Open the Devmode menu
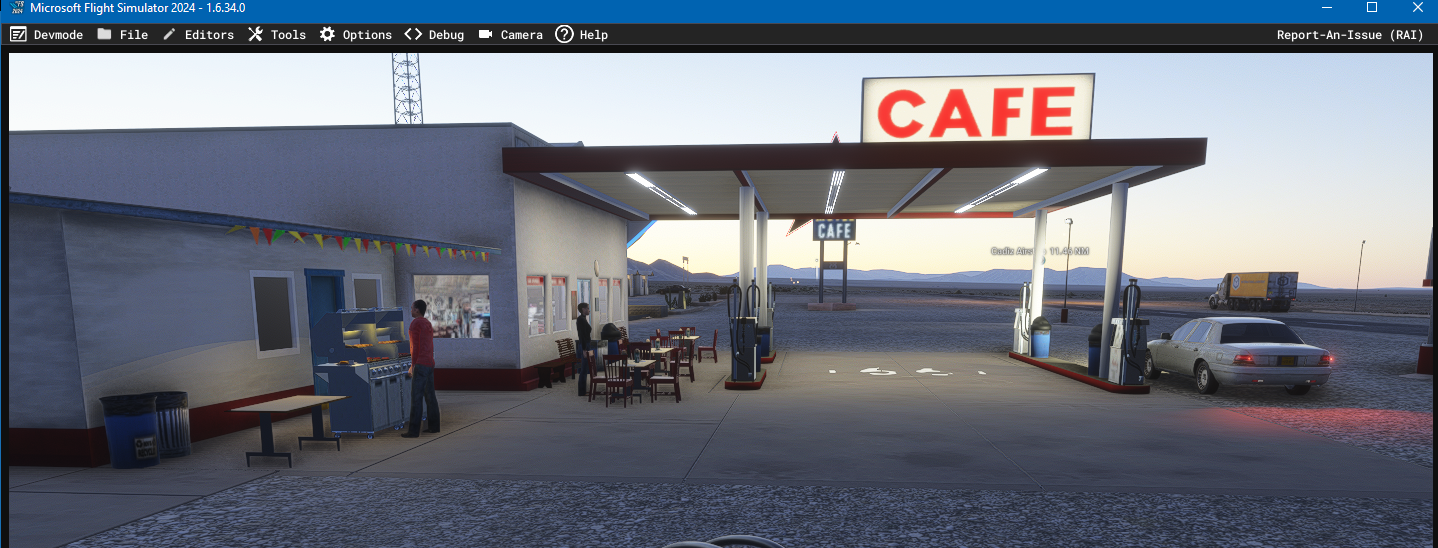 click(x=47, y=35)
